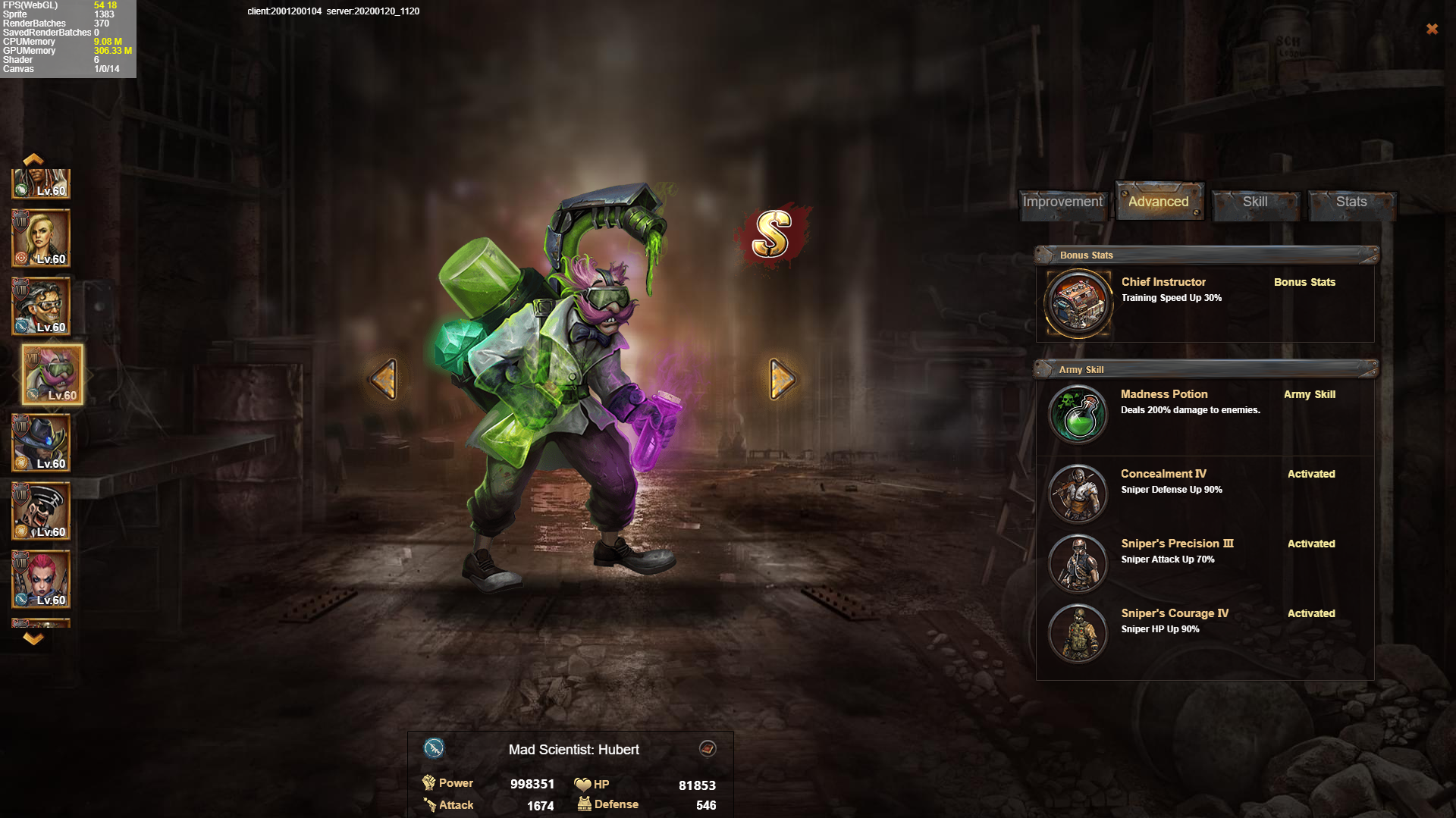Click the Chief Instructor bonus icon

1078,303
